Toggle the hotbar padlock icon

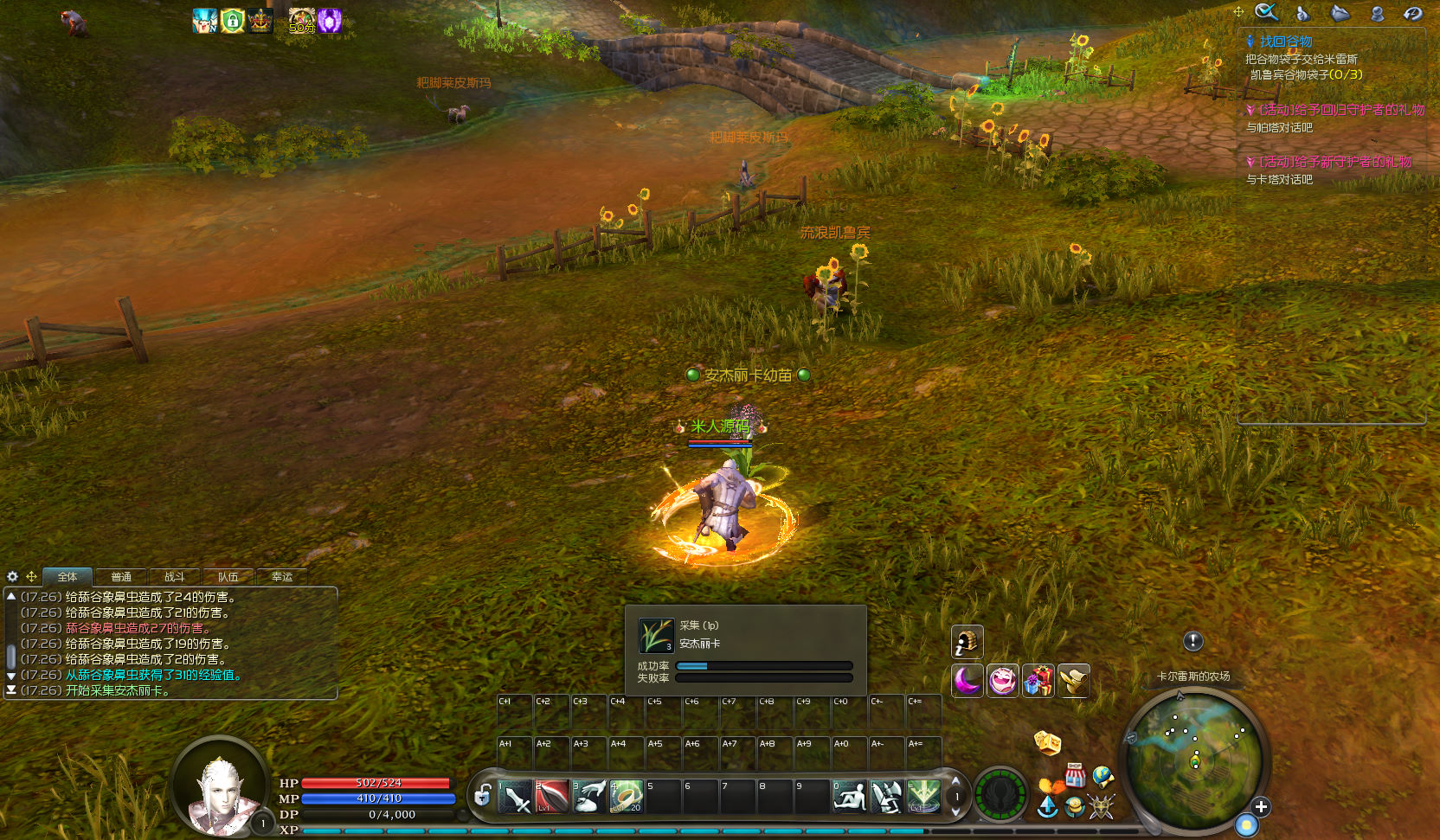483,795
